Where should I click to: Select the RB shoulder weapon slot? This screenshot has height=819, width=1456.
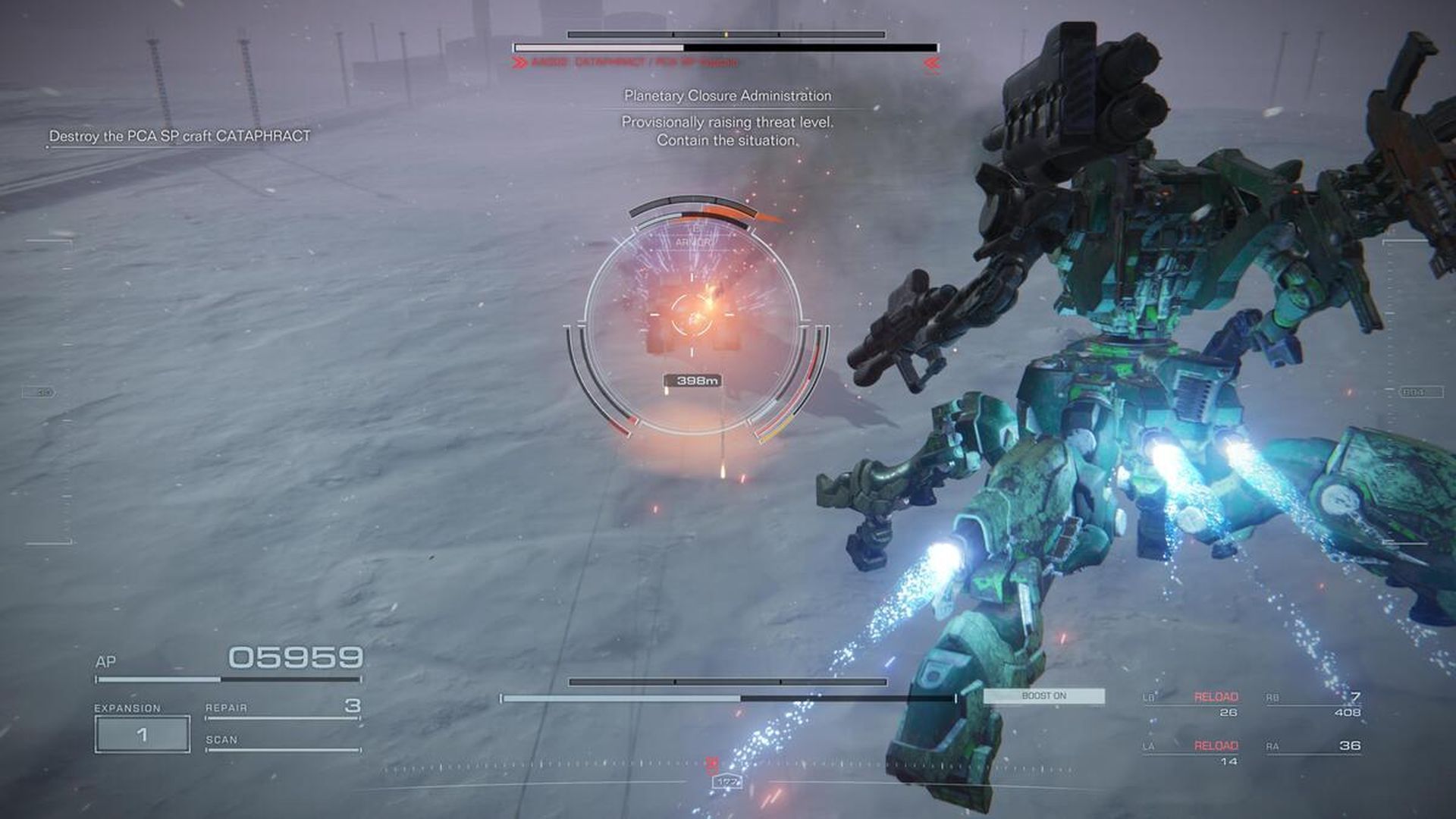tap(1313, 704)
